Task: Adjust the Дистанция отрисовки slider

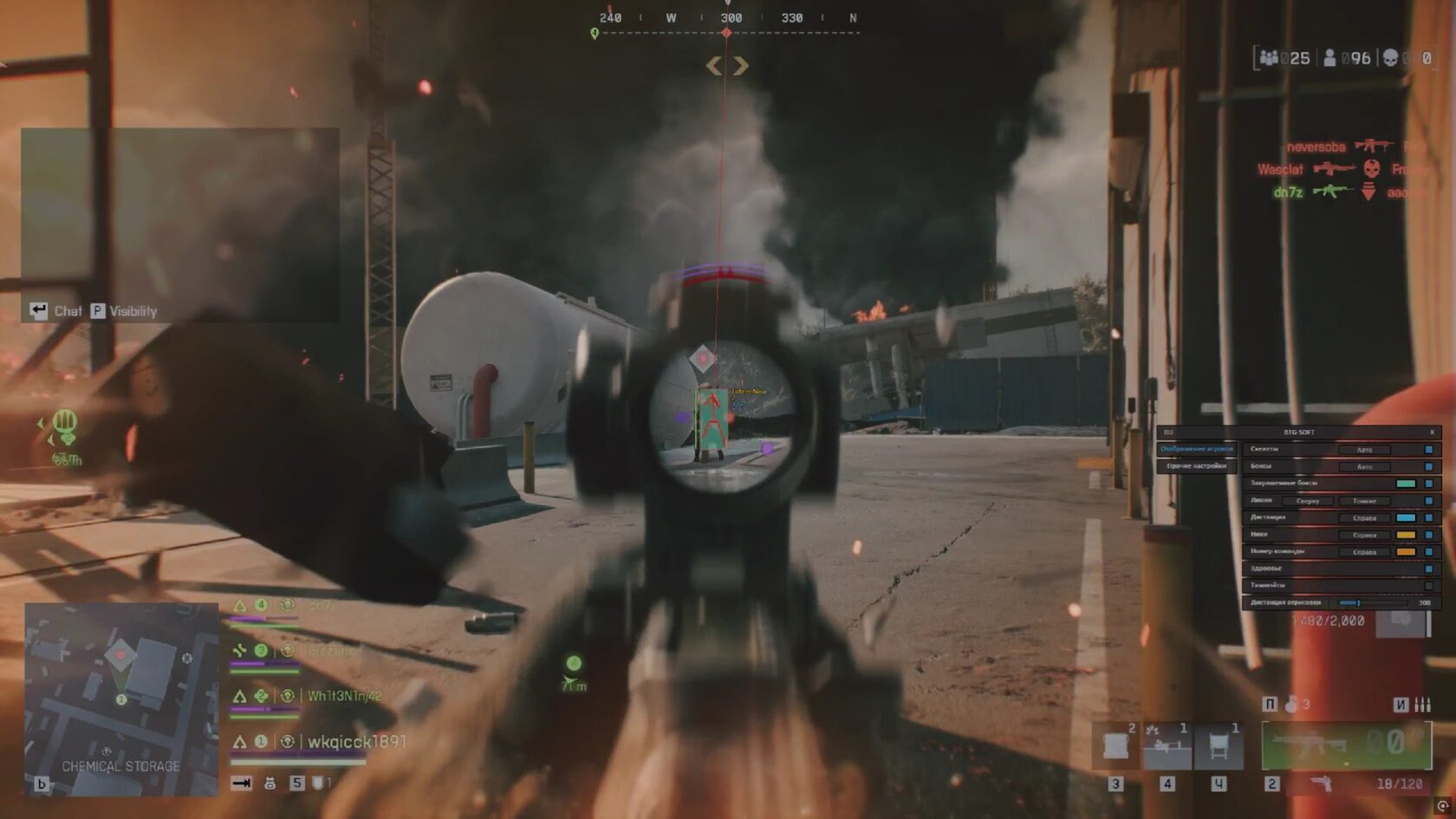Action: click(1358, 601)
